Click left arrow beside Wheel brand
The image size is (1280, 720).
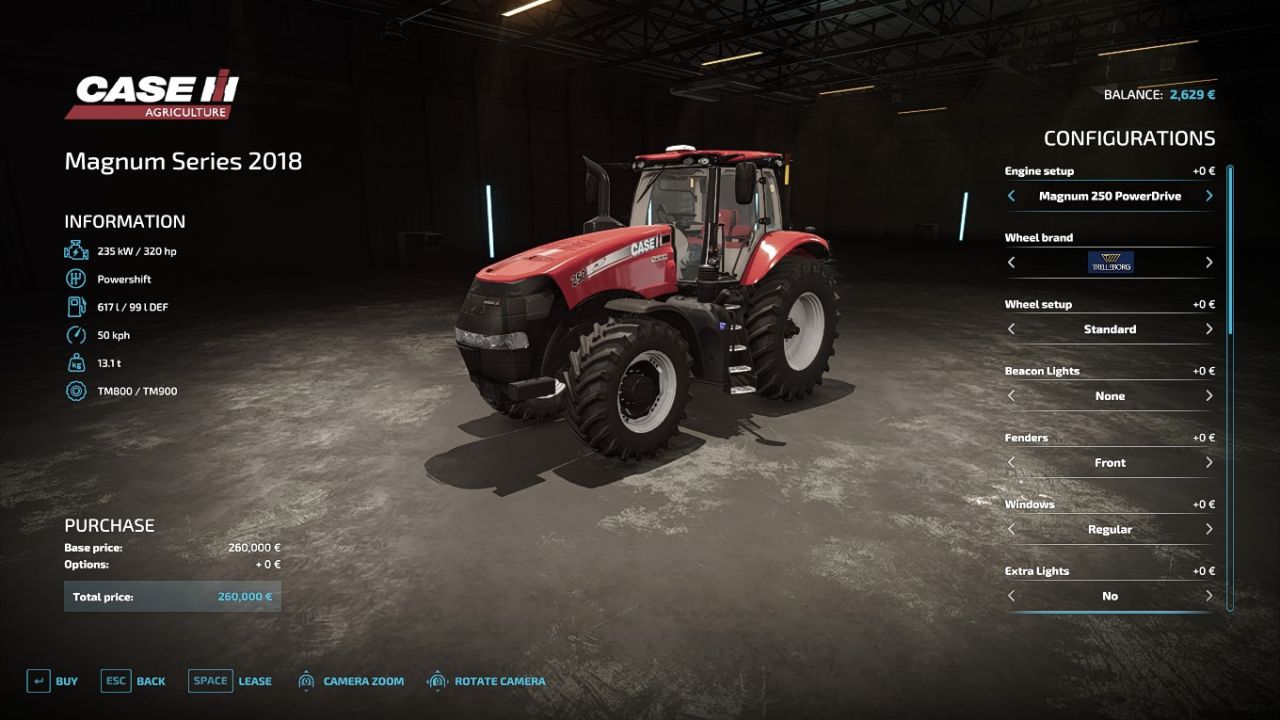tap(1011, 262)
